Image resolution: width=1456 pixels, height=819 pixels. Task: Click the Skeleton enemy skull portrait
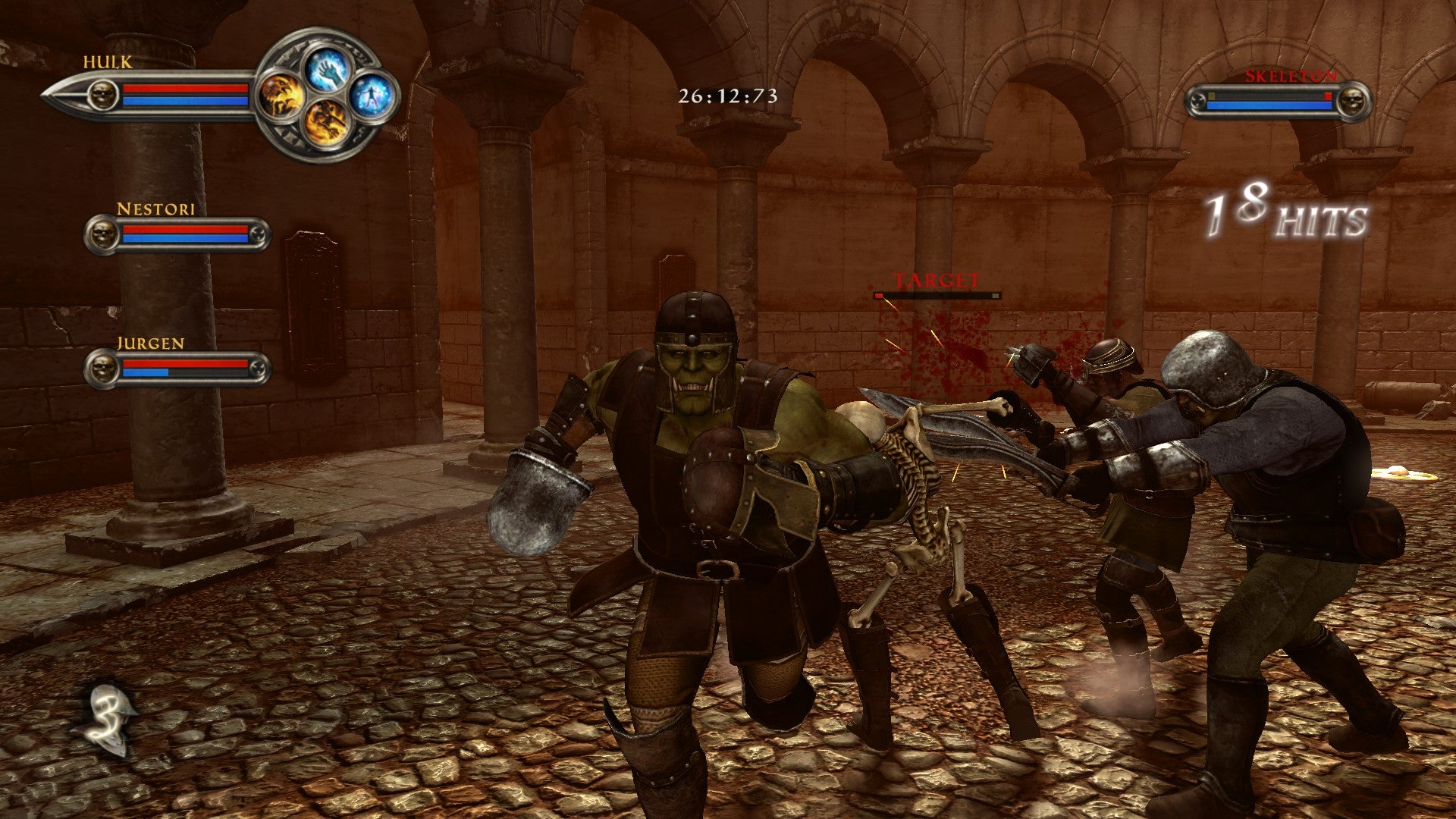(1351, 101)
